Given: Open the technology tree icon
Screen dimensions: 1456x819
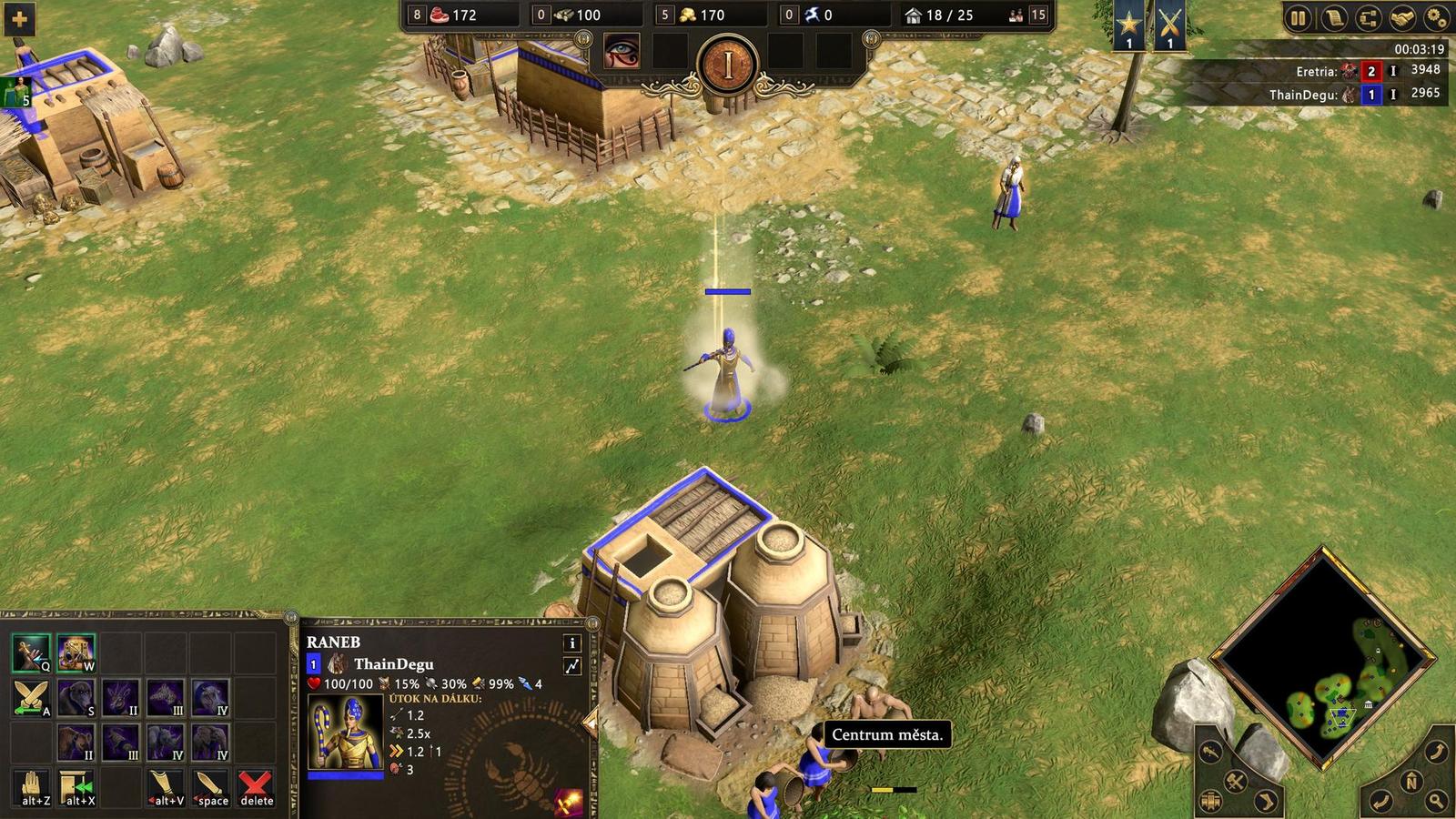Looking at the screenshot, I should pos(1368,17).
